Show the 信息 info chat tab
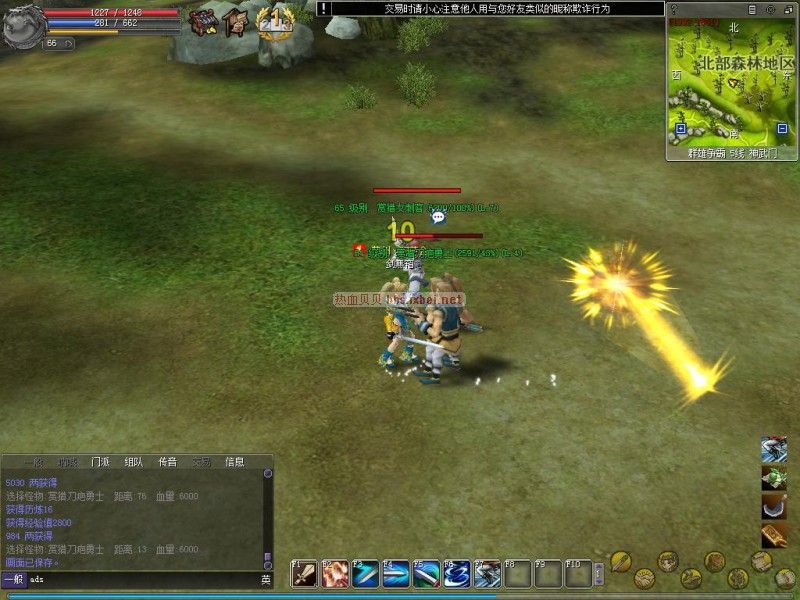The width and height of the screenshot is (800, 600). pos(234,462)
